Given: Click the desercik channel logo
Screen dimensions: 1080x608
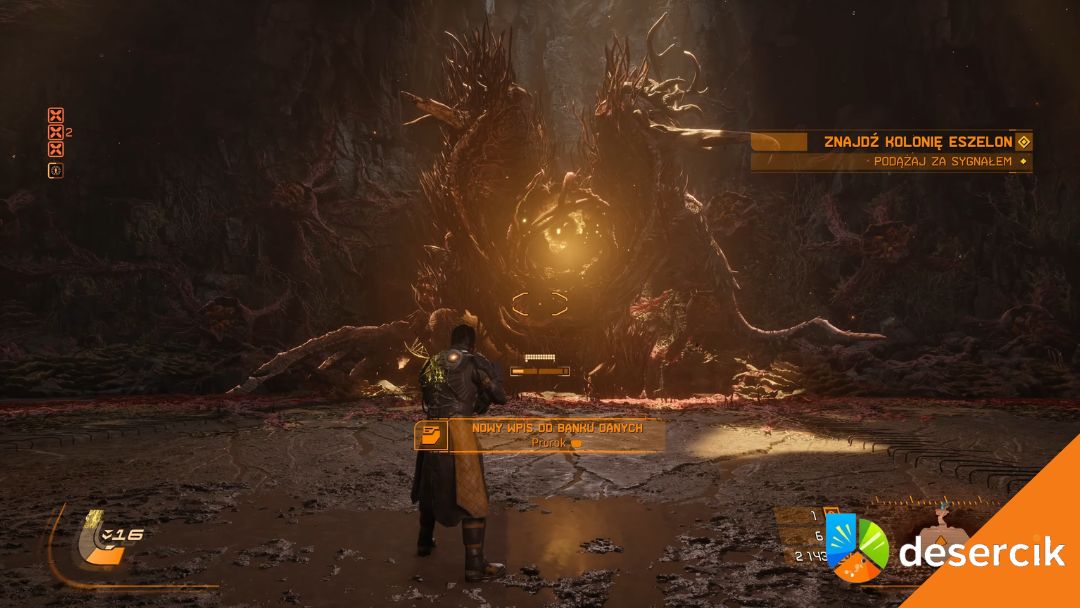Looking at the screenshot, I should pyautogui.click(x=857, y=549).
